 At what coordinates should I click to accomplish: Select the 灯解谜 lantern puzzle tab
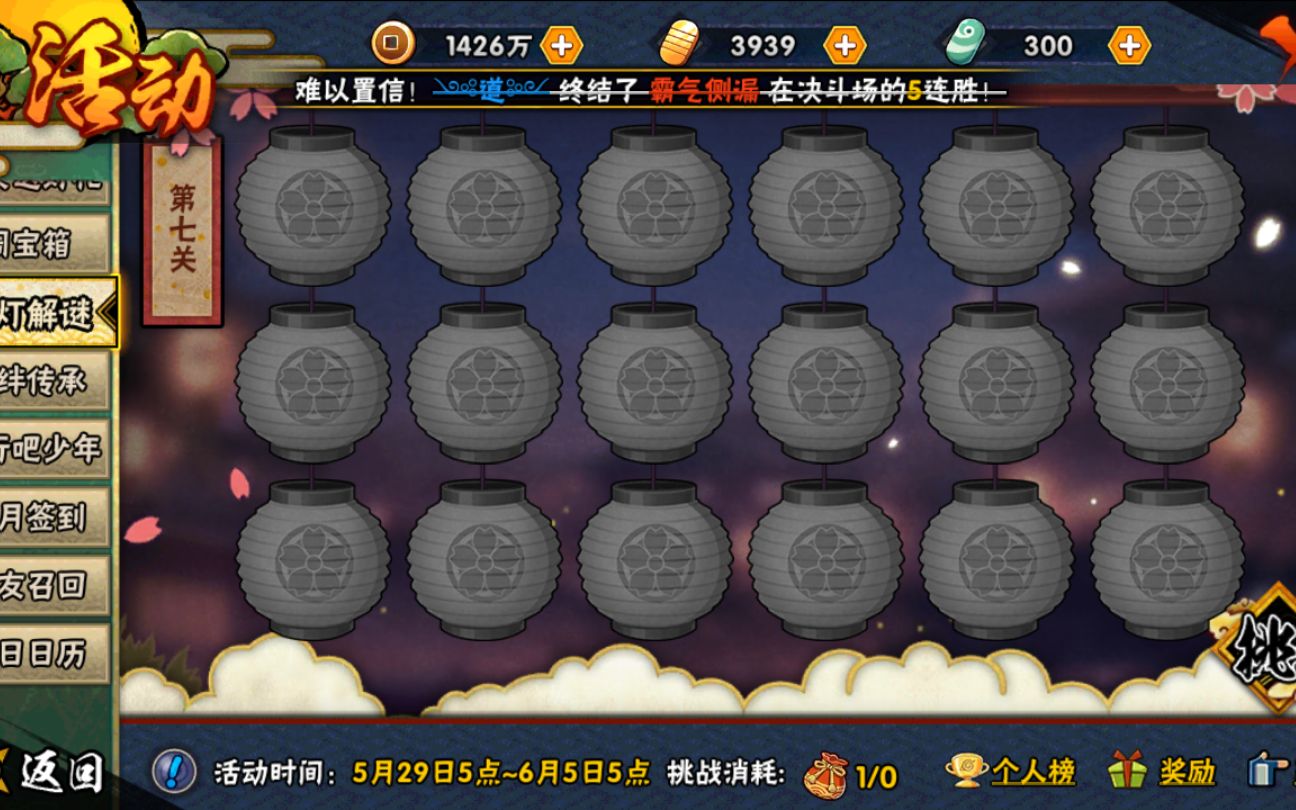click(x=55, y=313)
